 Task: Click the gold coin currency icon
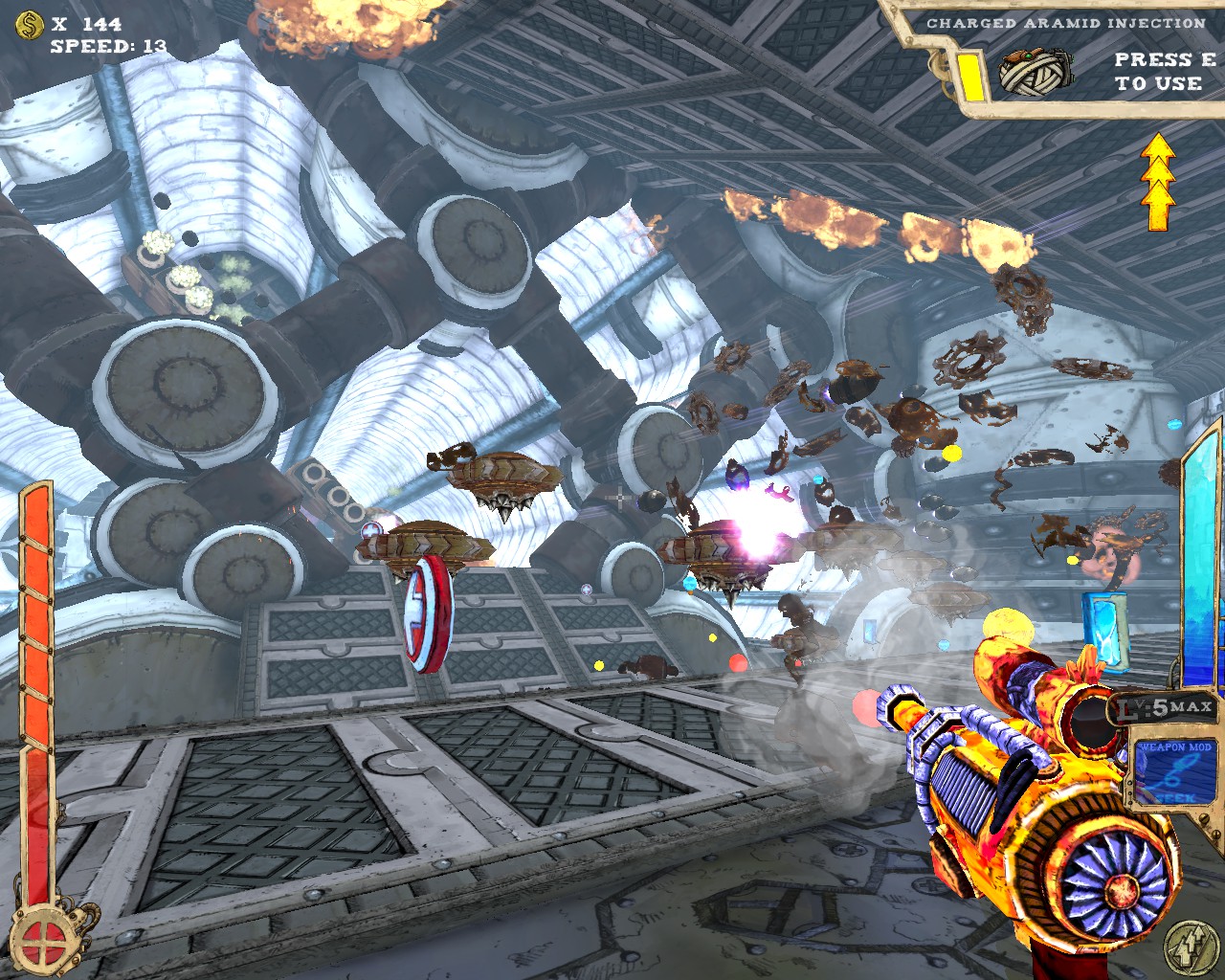coord(31,24)
